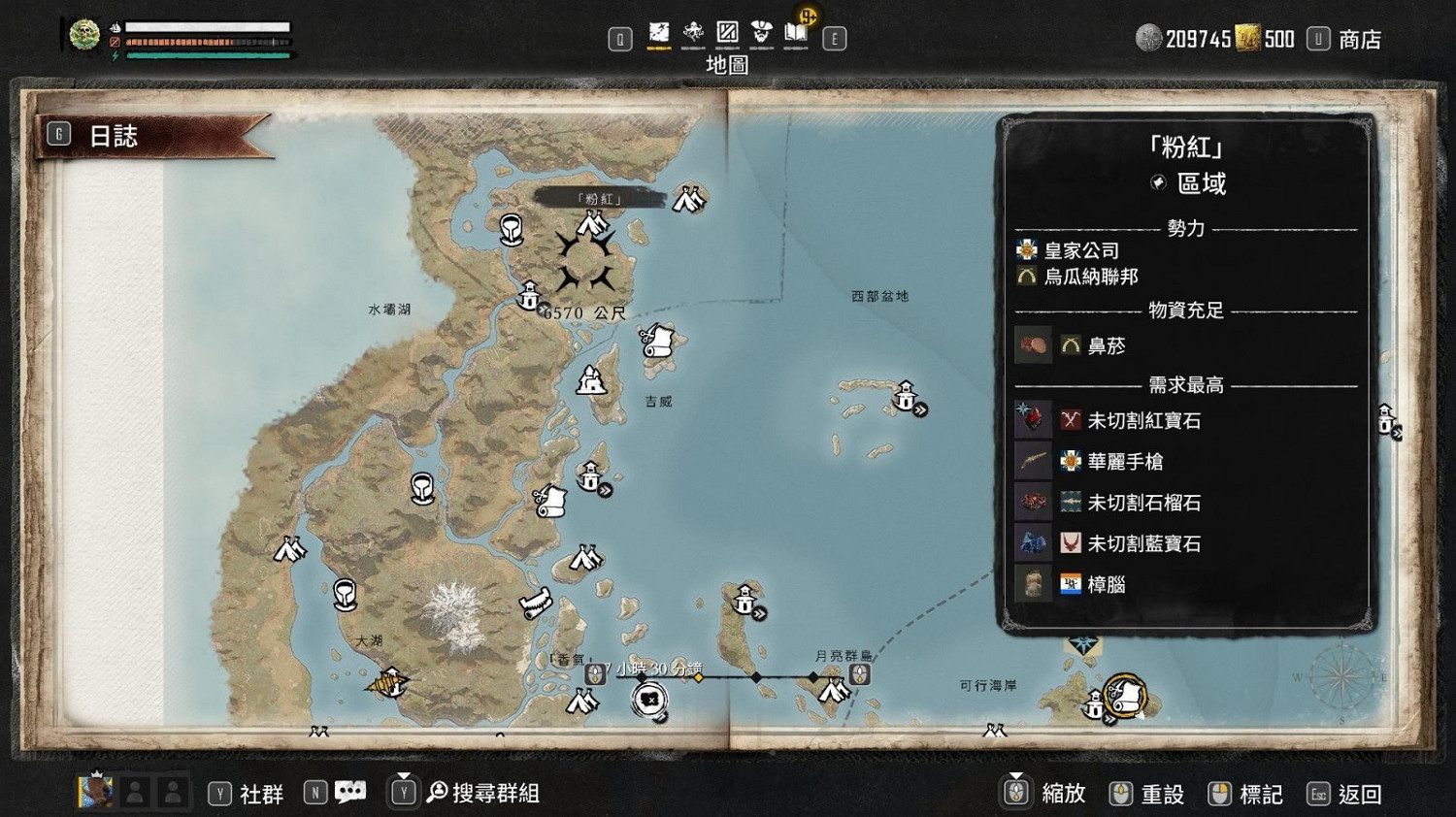The height and width of the screenshot is (817, 1456).
Task: Open the journal book icon with 9+ badge
Action: (796, 34)
